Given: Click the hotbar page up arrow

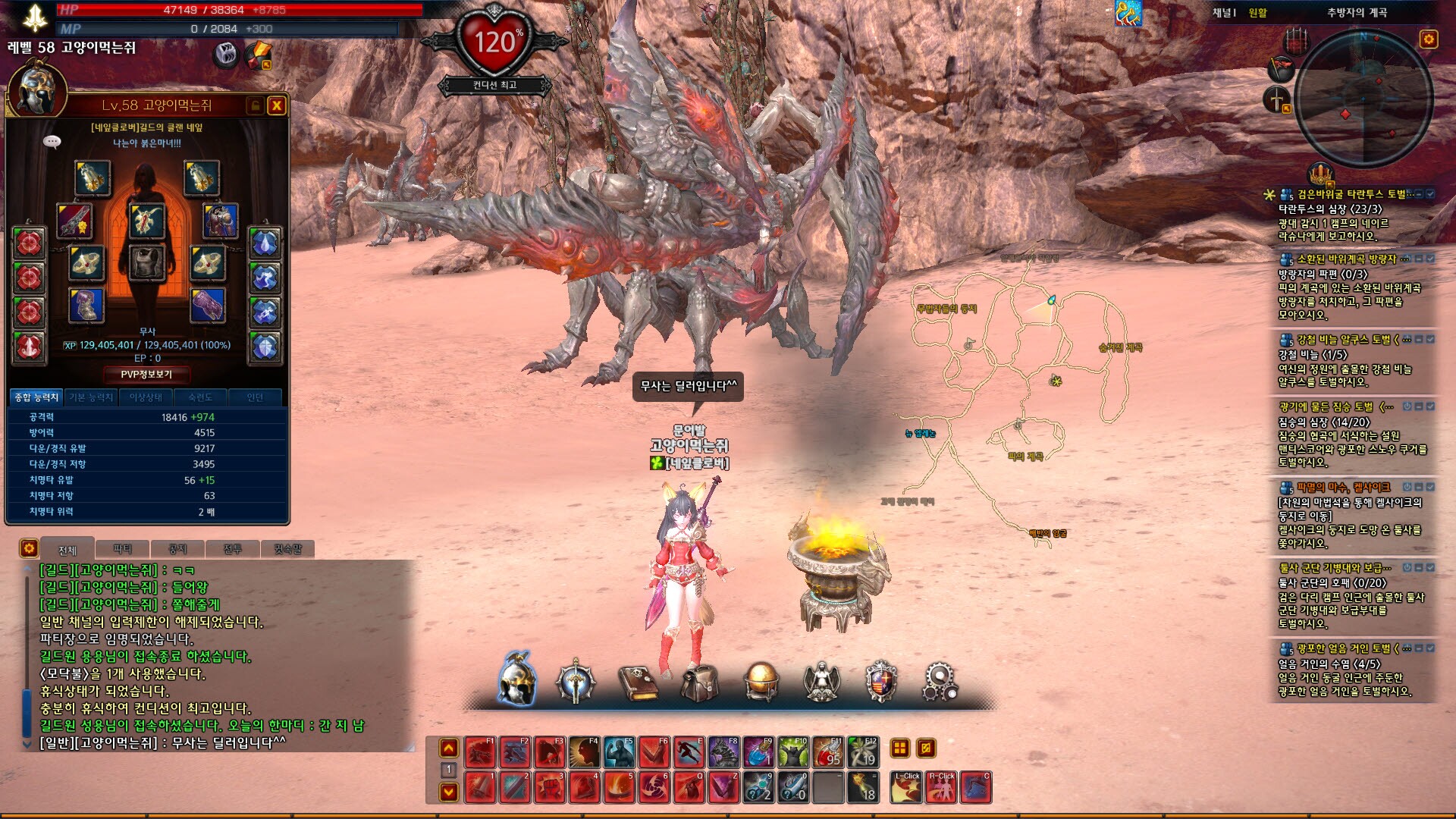Looking at the screenshot, I should 449,748.
